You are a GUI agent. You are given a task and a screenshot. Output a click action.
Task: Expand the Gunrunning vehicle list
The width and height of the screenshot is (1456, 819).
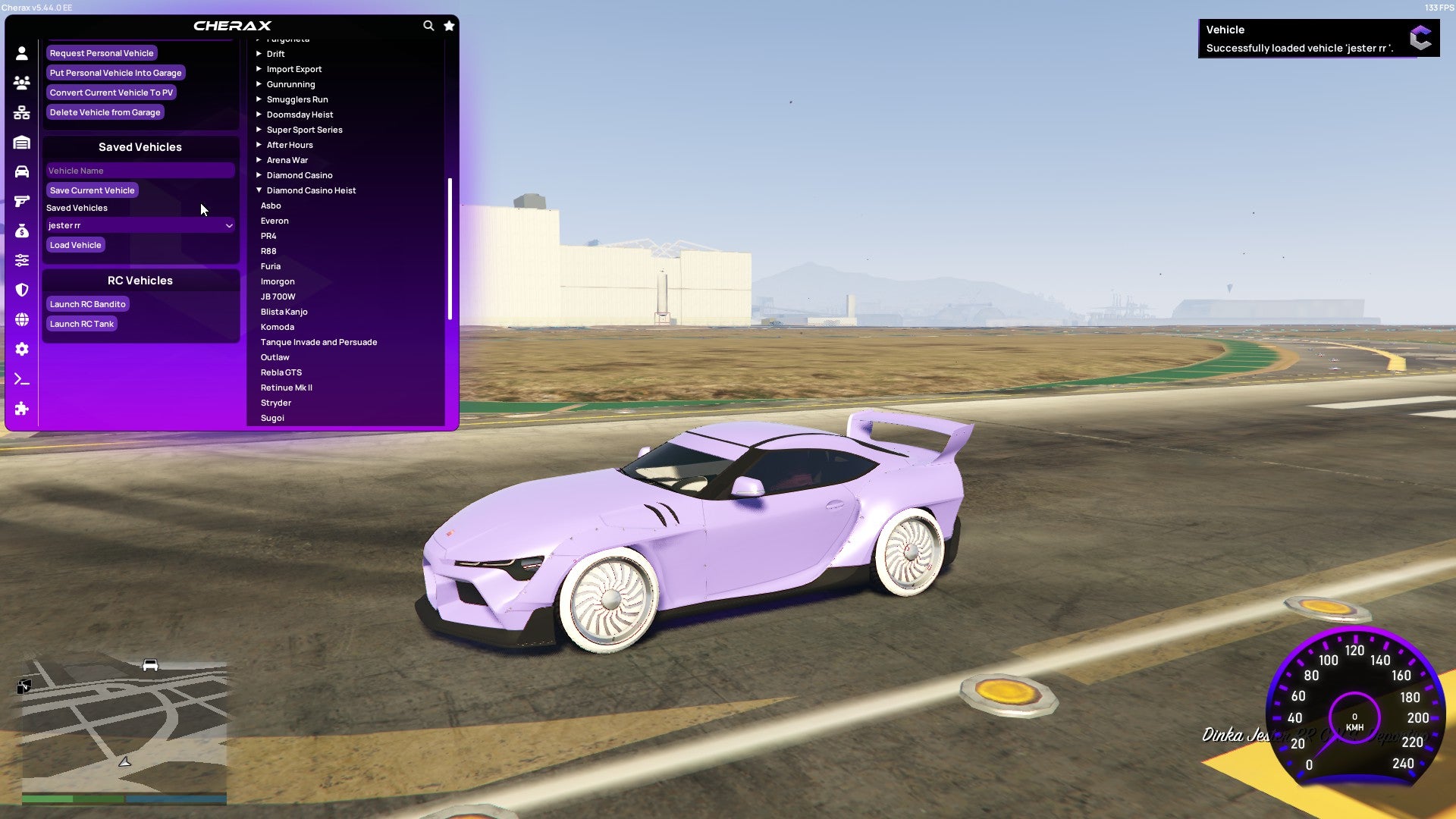click(x=291, y=83)
